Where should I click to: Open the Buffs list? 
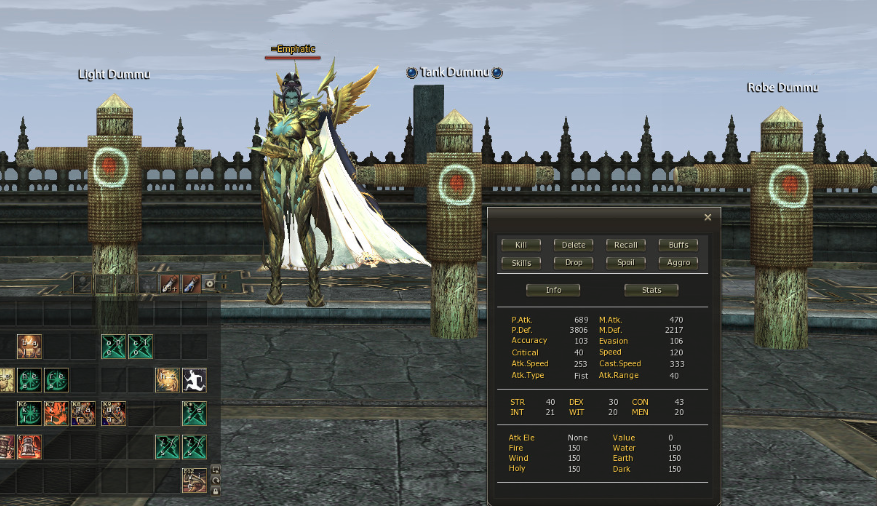(x=678, y=245)
